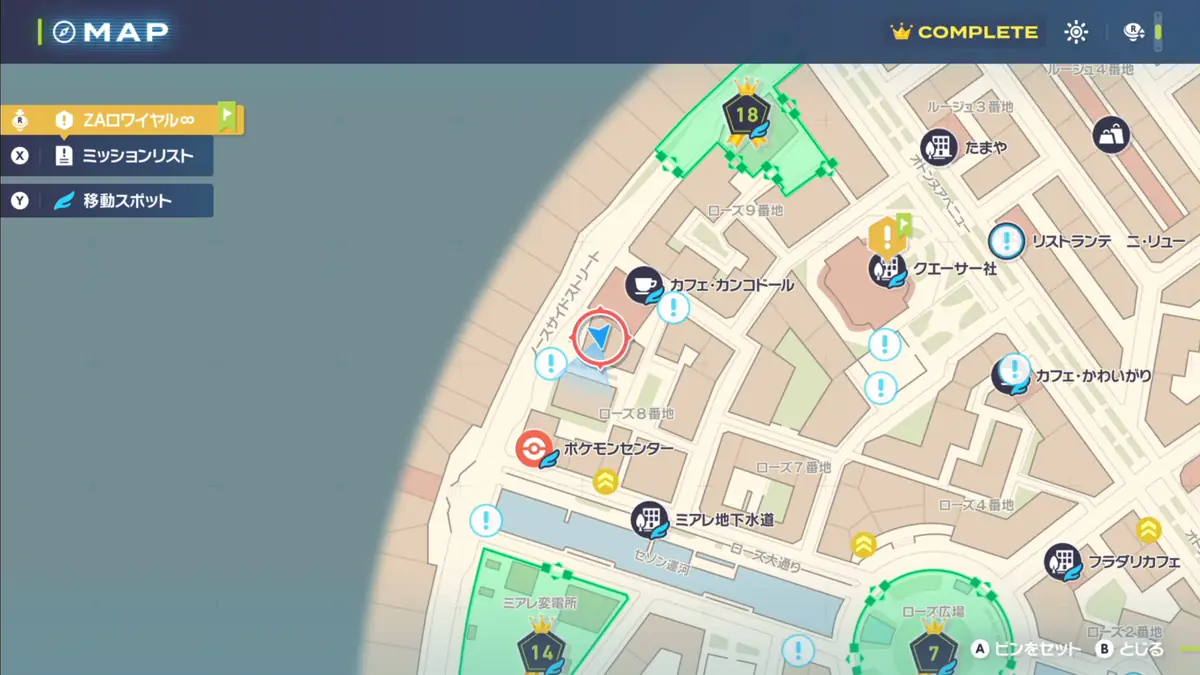Choose the カフェ・カンコドール cafe marker
The width and height of the screenshot is (1200, 675).
click(x=644, y=285)
